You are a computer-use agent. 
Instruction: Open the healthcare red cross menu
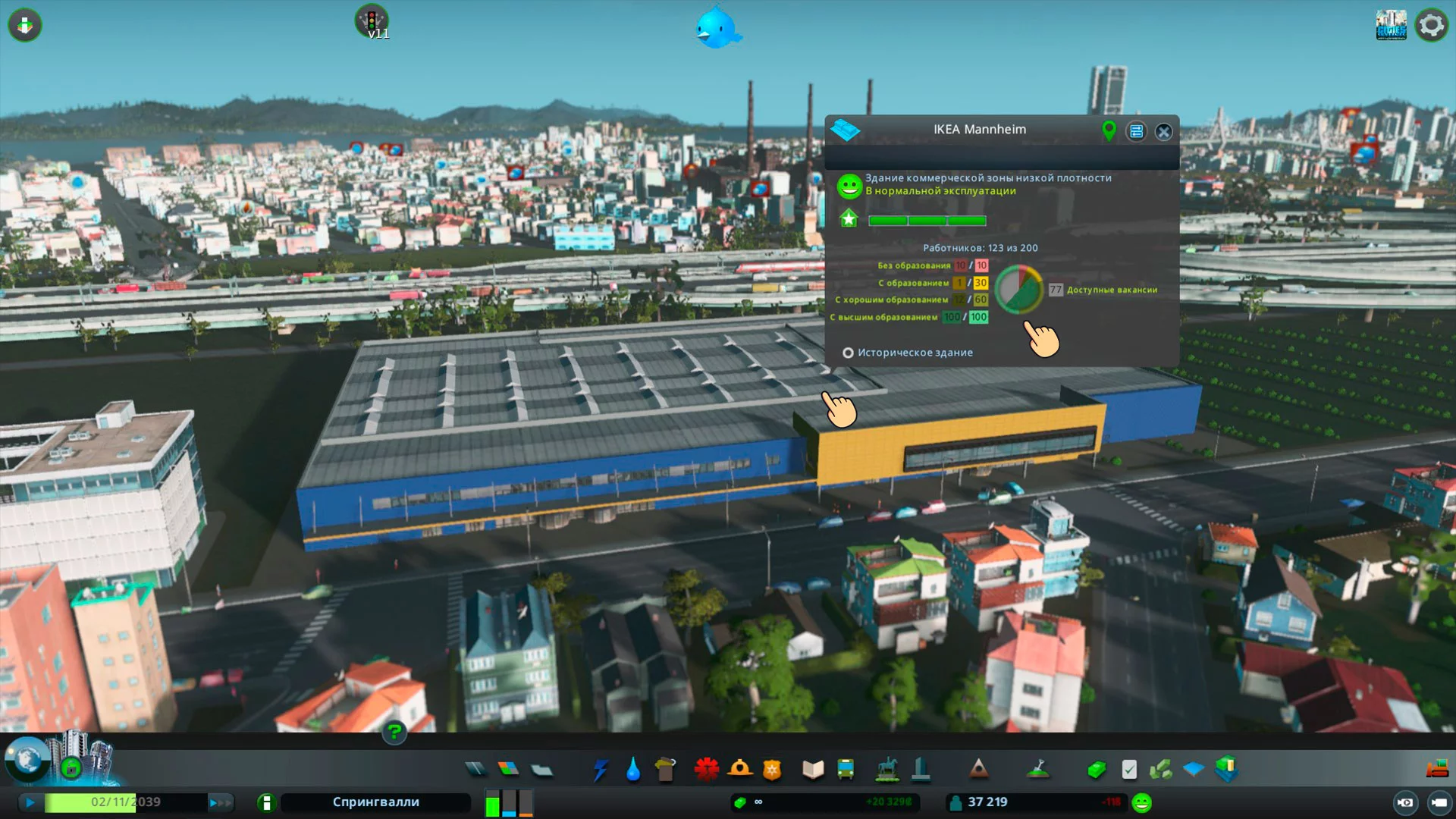coord(706,770)
